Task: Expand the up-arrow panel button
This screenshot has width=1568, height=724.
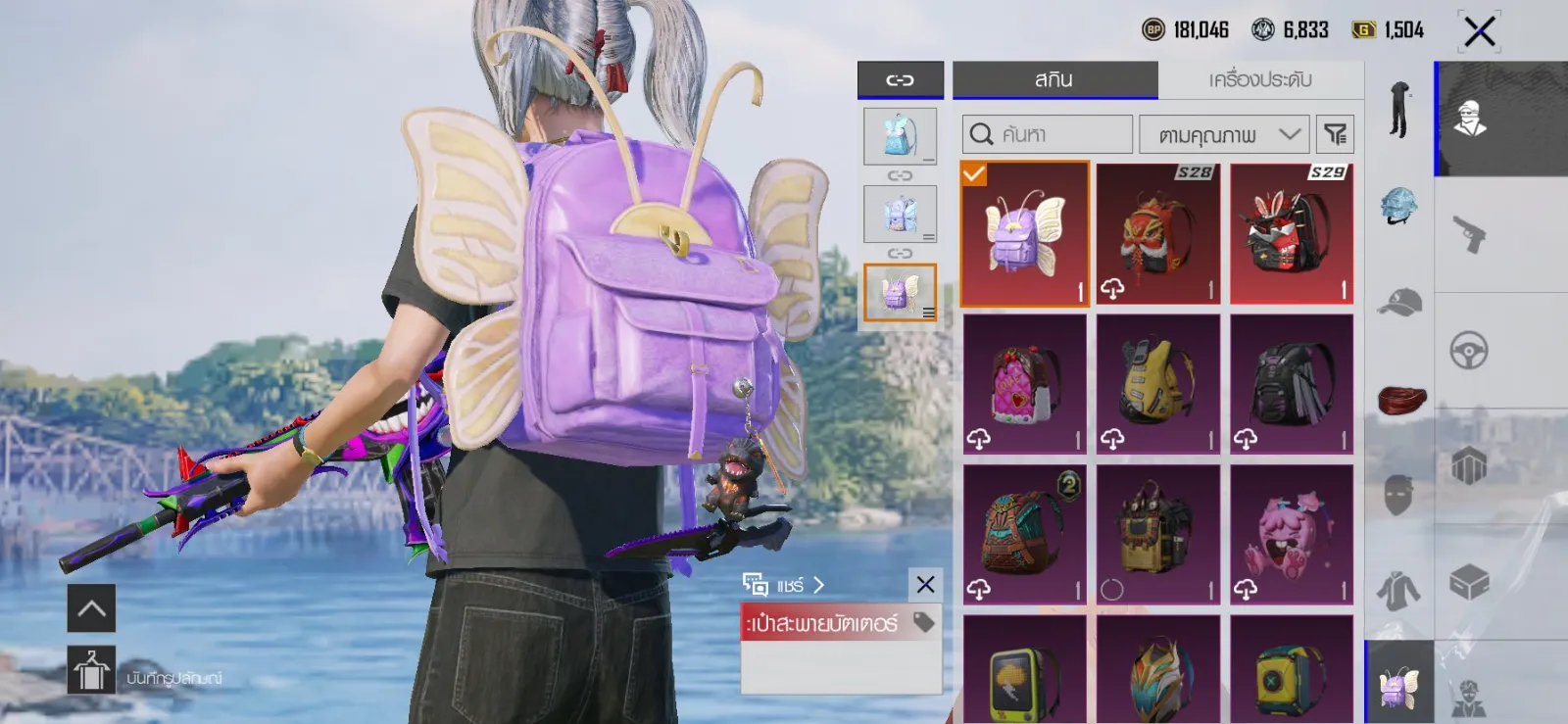Action: tap(91, 608)
